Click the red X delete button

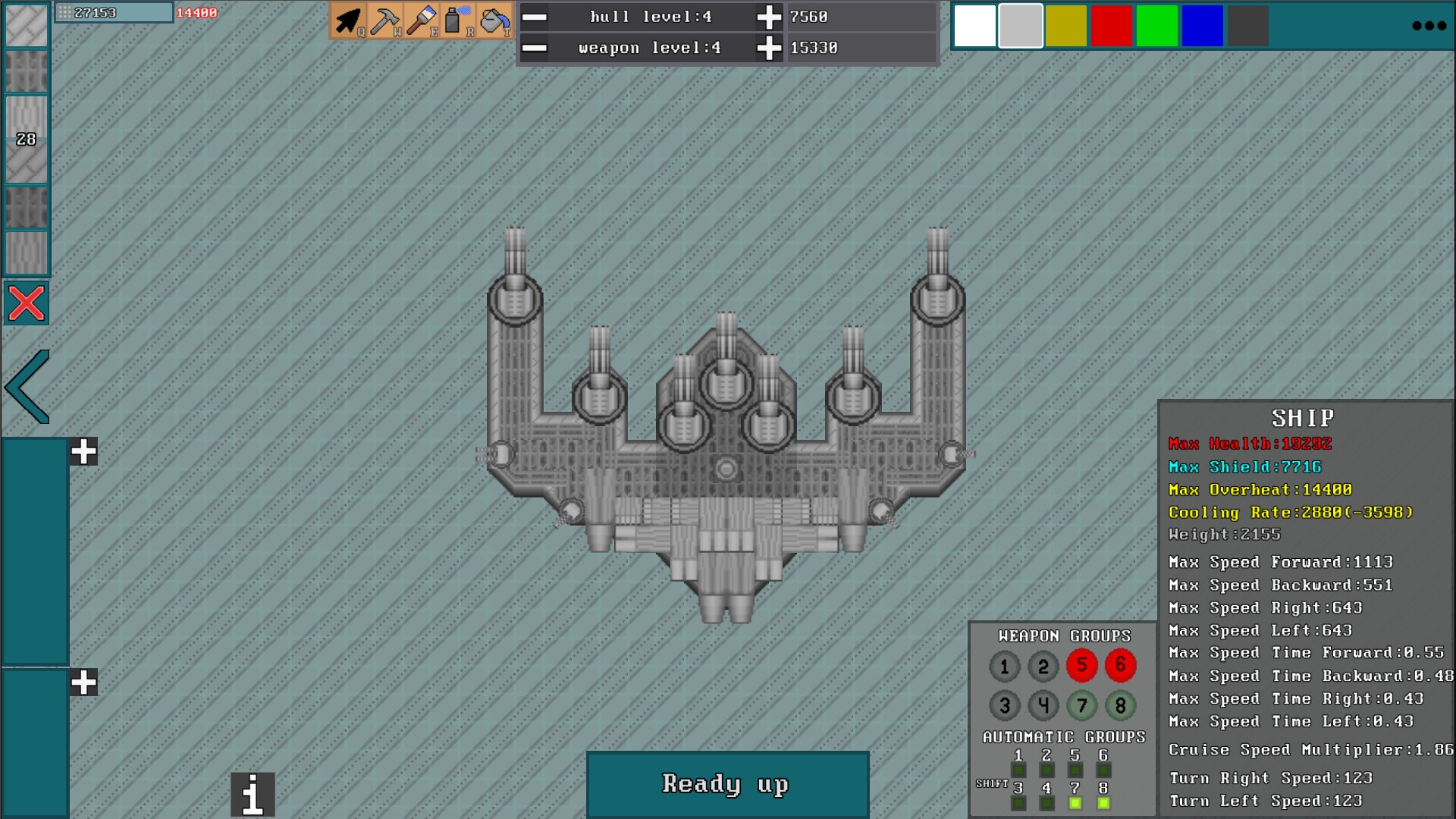point(27,303)
